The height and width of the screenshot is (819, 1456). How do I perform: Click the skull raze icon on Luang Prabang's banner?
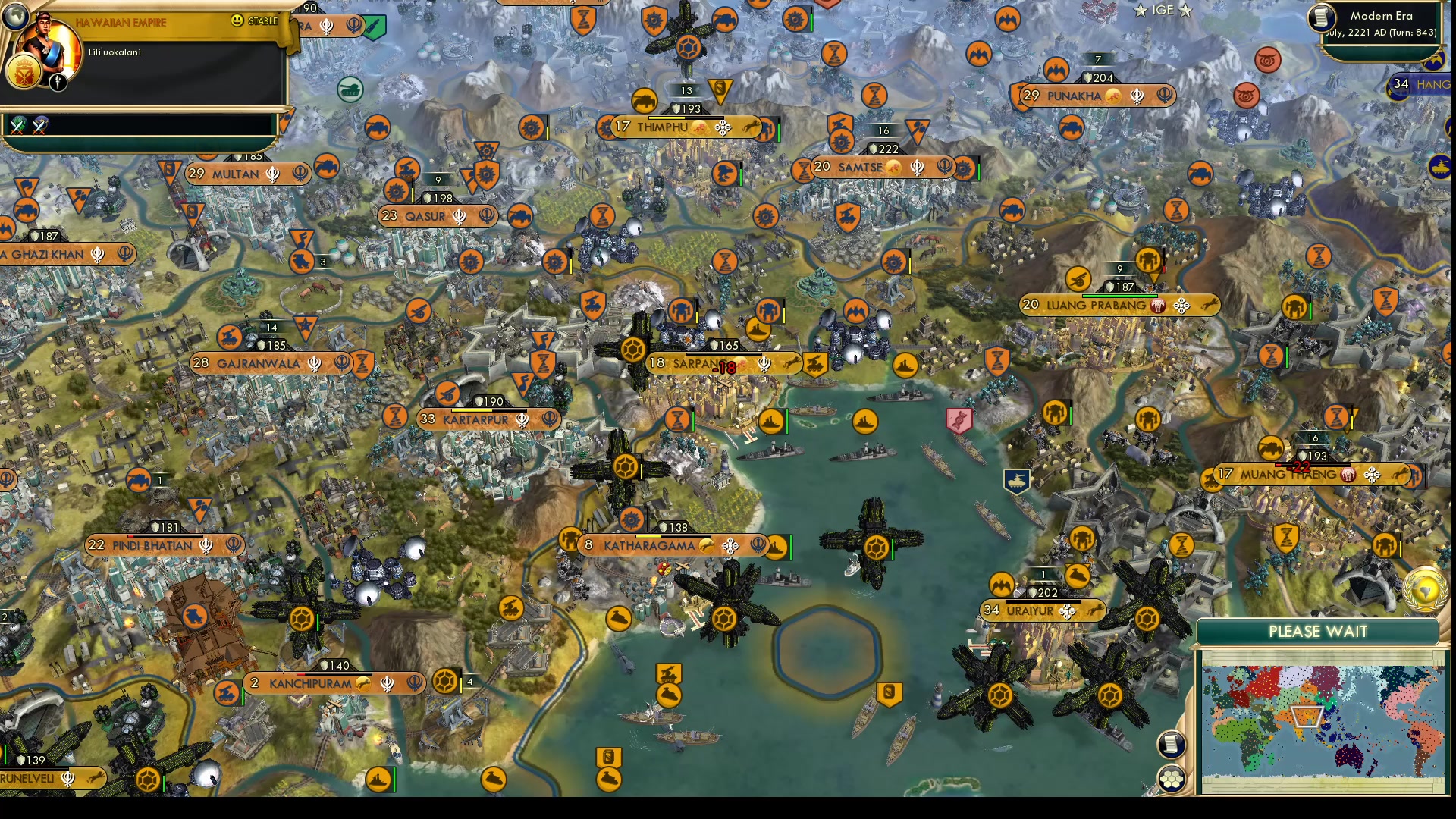[x=1158, y=306]
